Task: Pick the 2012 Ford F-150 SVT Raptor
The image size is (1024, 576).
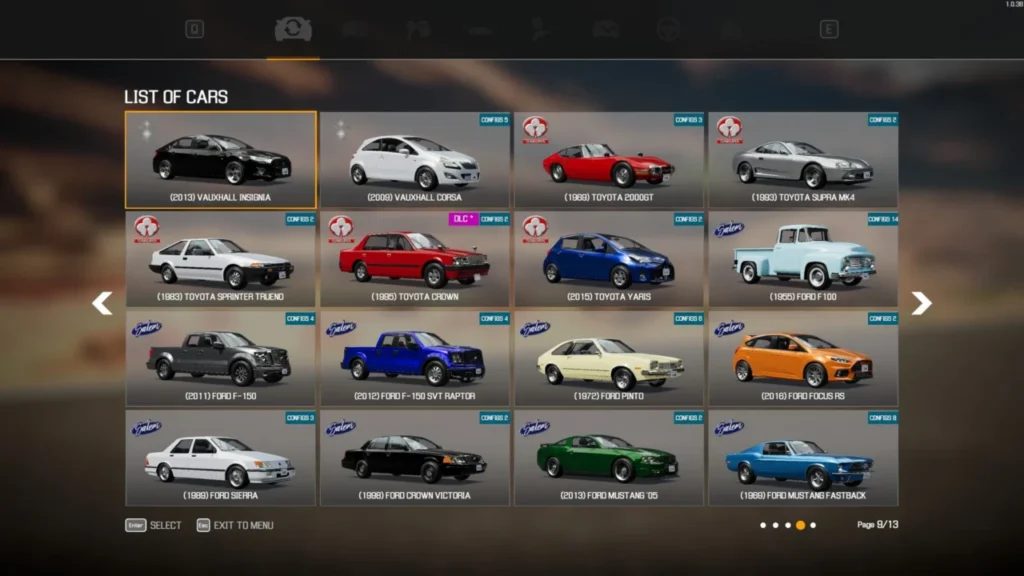Action: coord(415,358)
